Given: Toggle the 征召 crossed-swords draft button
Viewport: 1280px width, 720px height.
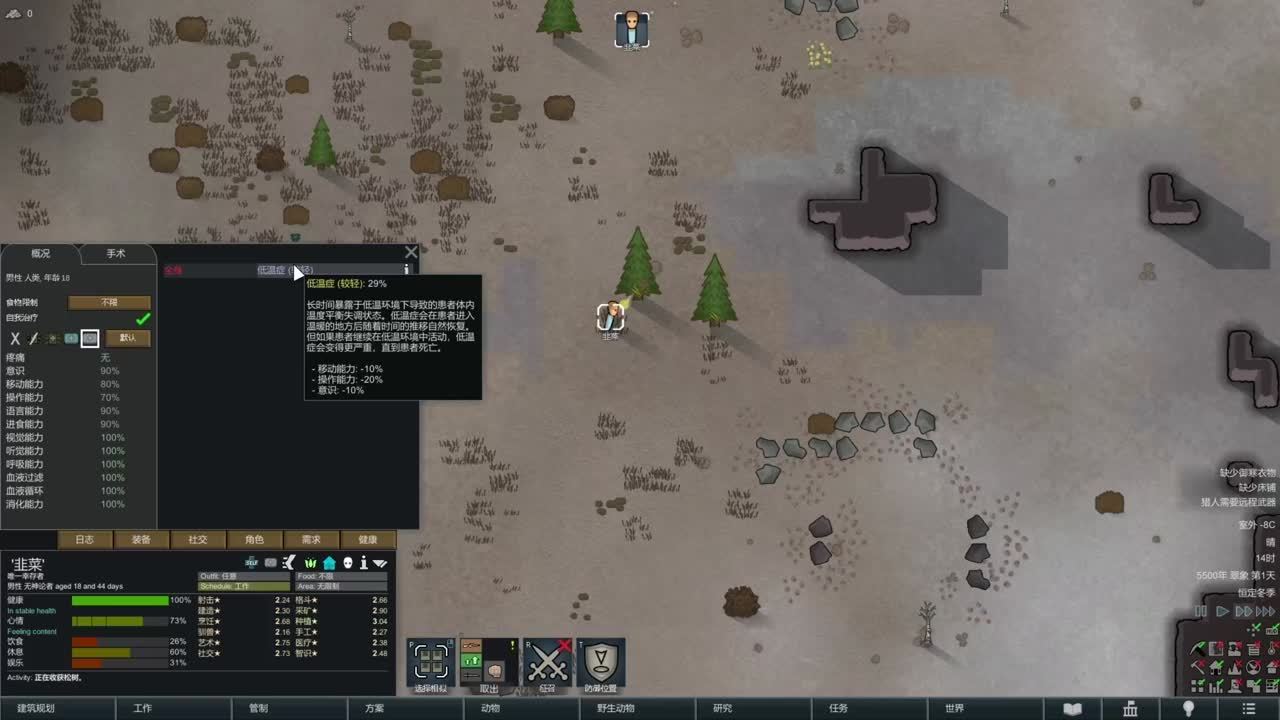Looking at the screenshot, I should tap(547, 662).
